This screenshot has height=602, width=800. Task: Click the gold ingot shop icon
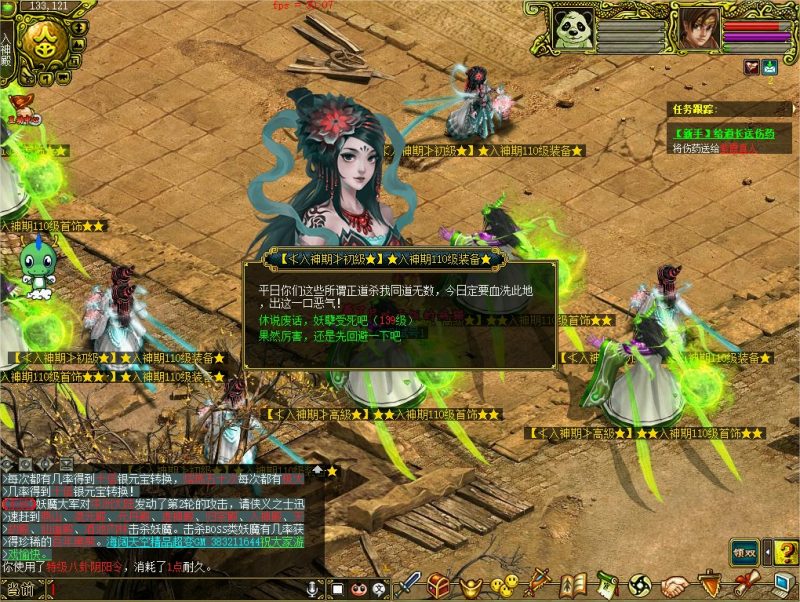tap(470, 585)
